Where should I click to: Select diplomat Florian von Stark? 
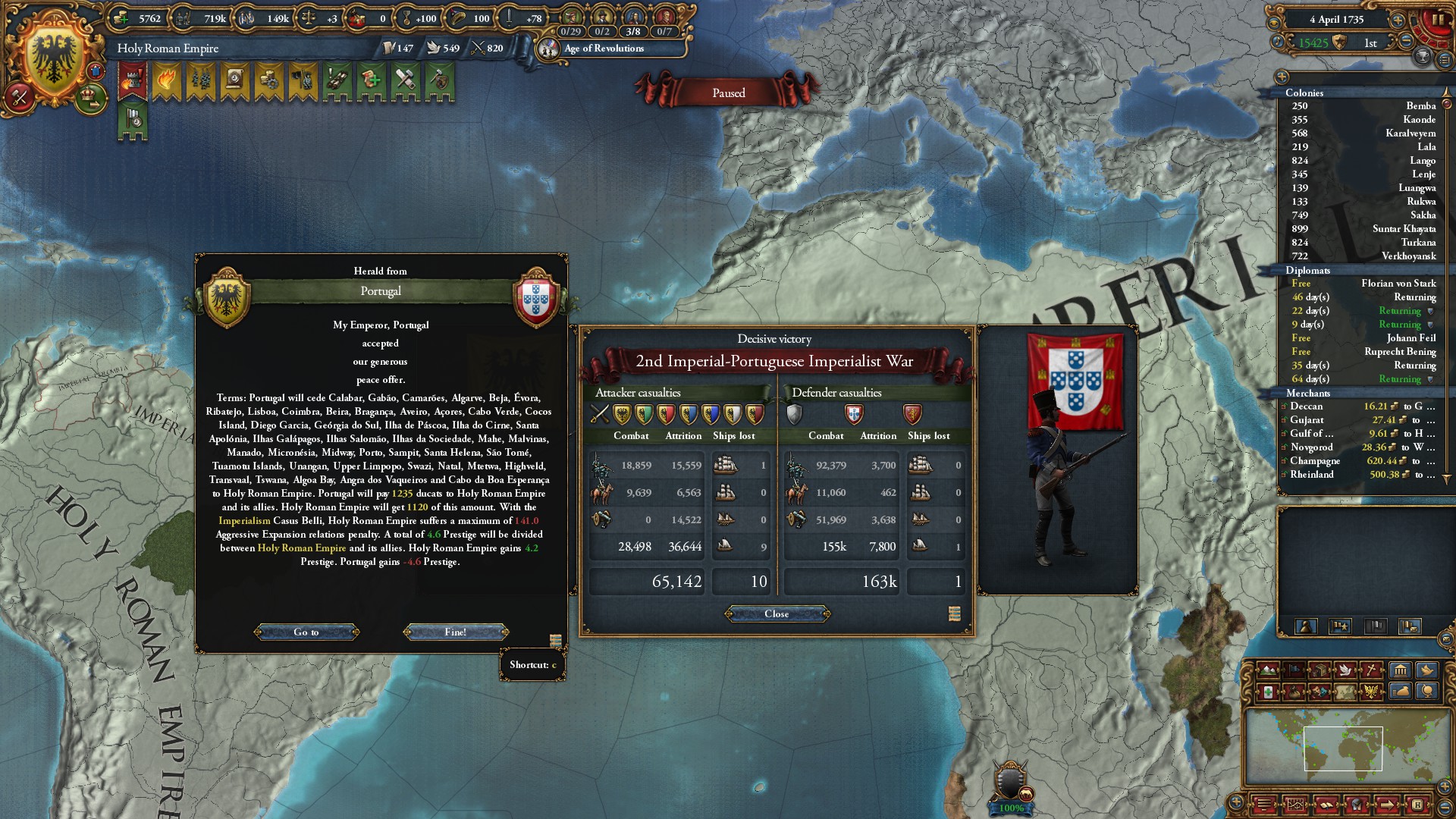(1363, 284)
